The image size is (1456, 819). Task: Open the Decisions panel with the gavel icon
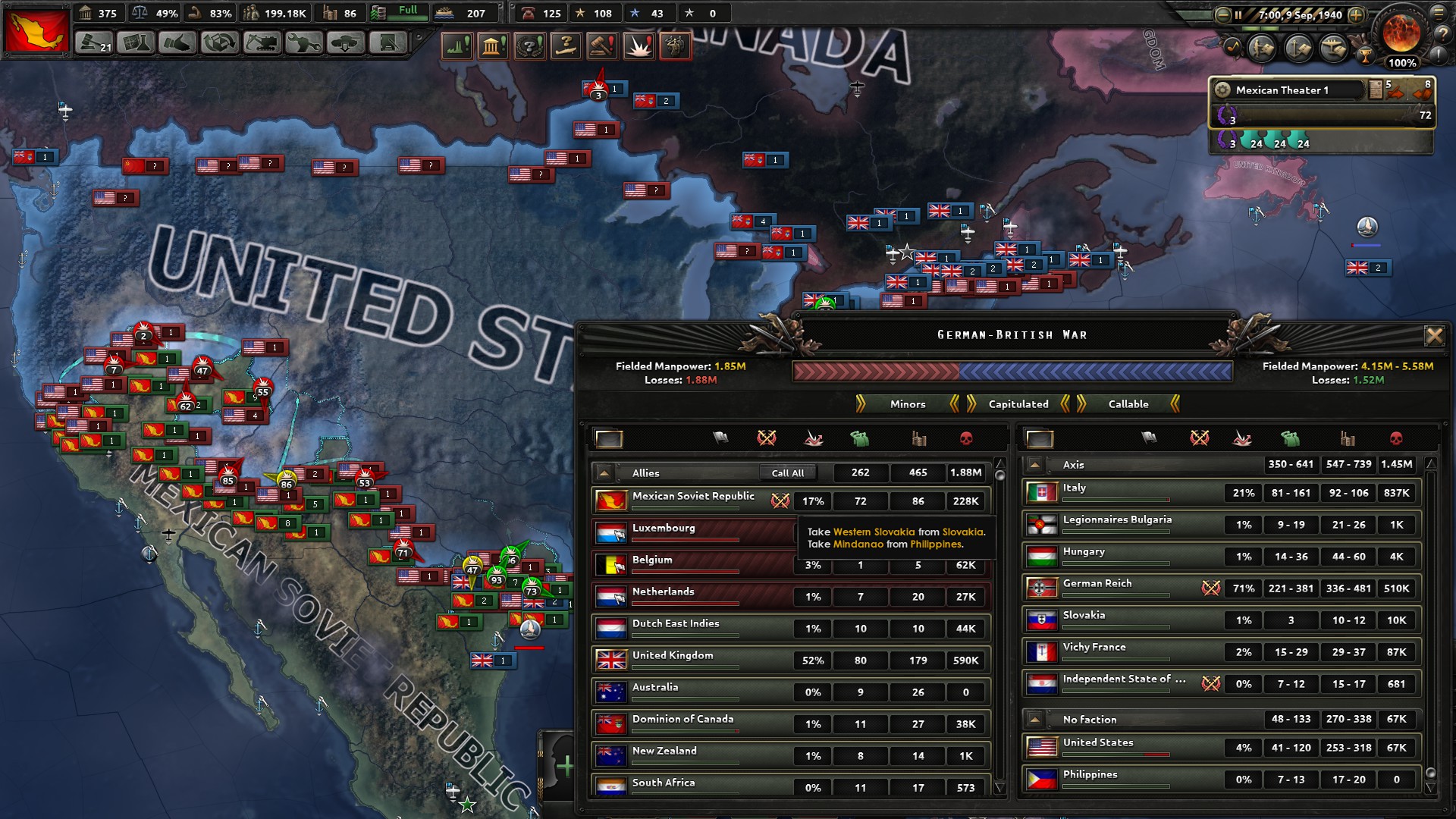pyautogui.click(x=94, y=43)
